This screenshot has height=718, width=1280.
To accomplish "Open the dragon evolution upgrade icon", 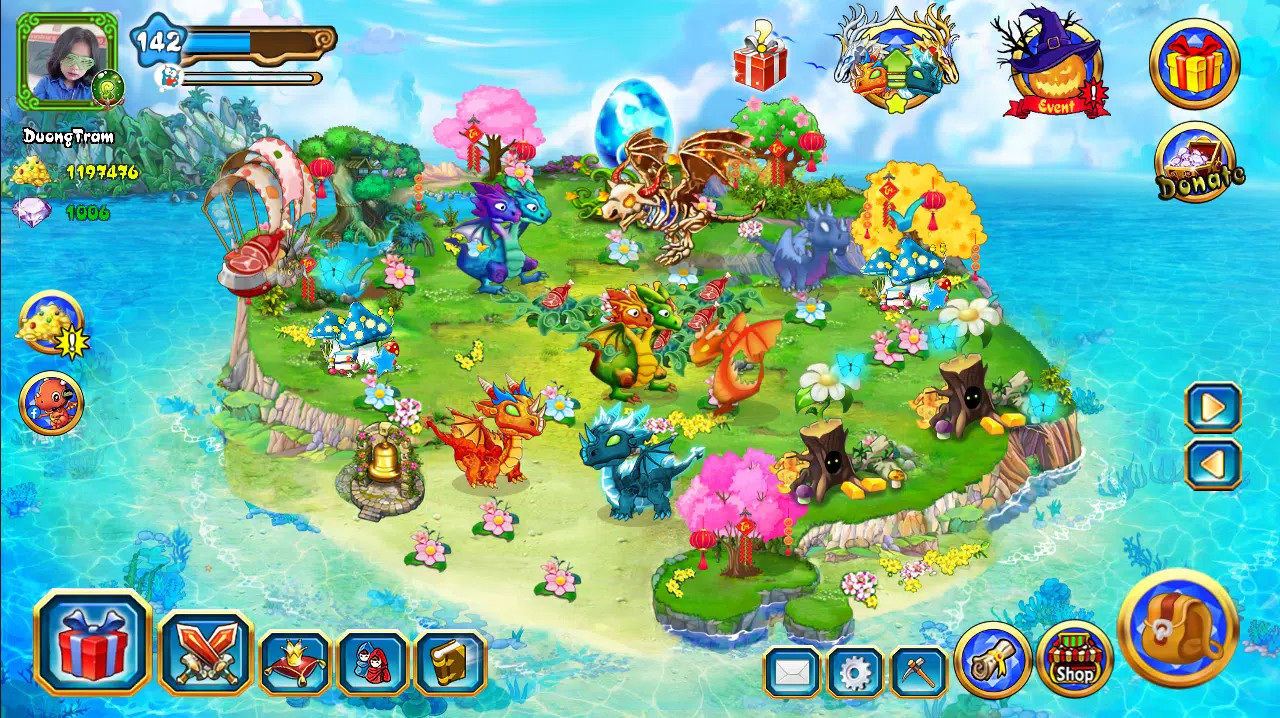I will [897, 62].
